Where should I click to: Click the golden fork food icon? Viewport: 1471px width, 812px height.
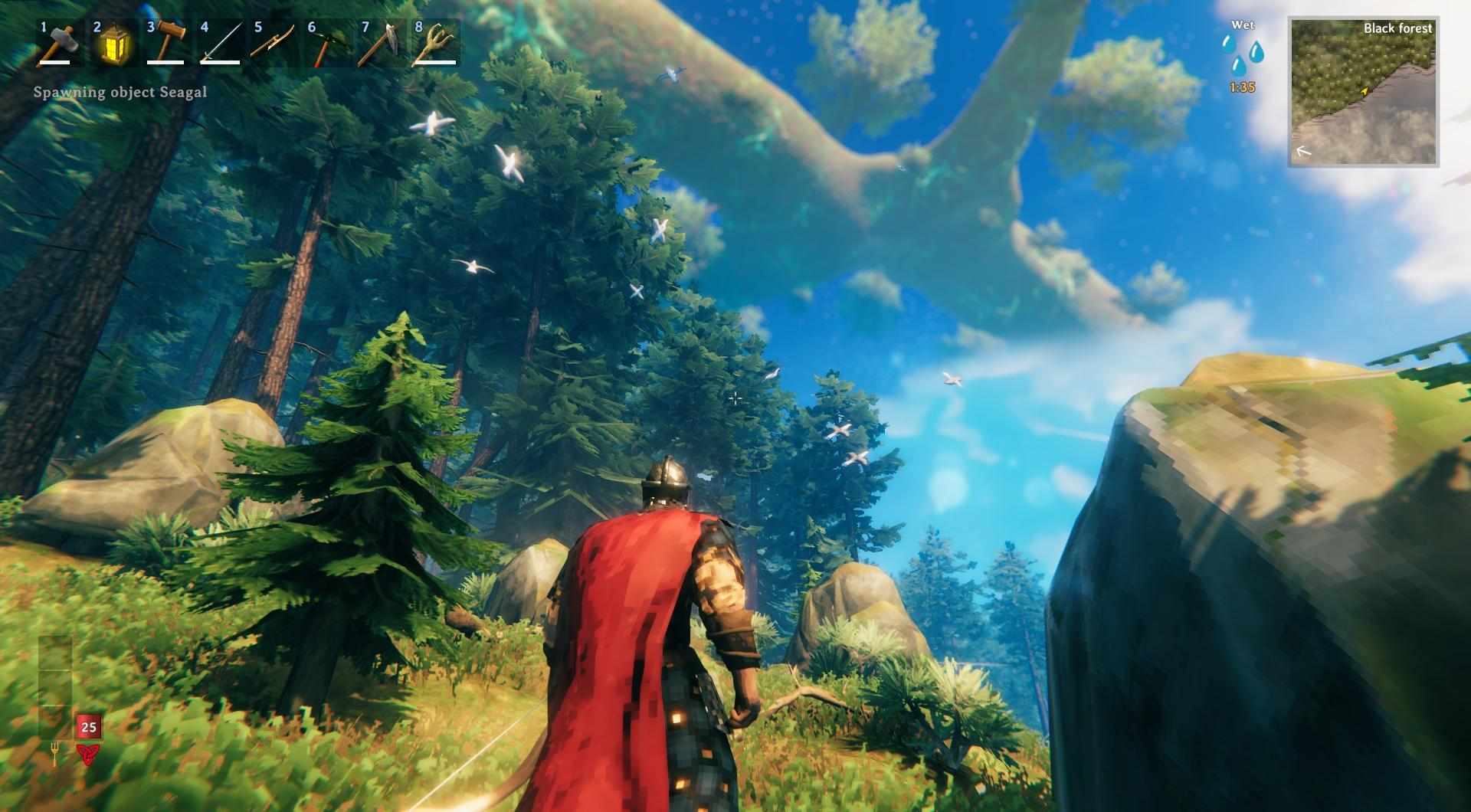(55, 755)
